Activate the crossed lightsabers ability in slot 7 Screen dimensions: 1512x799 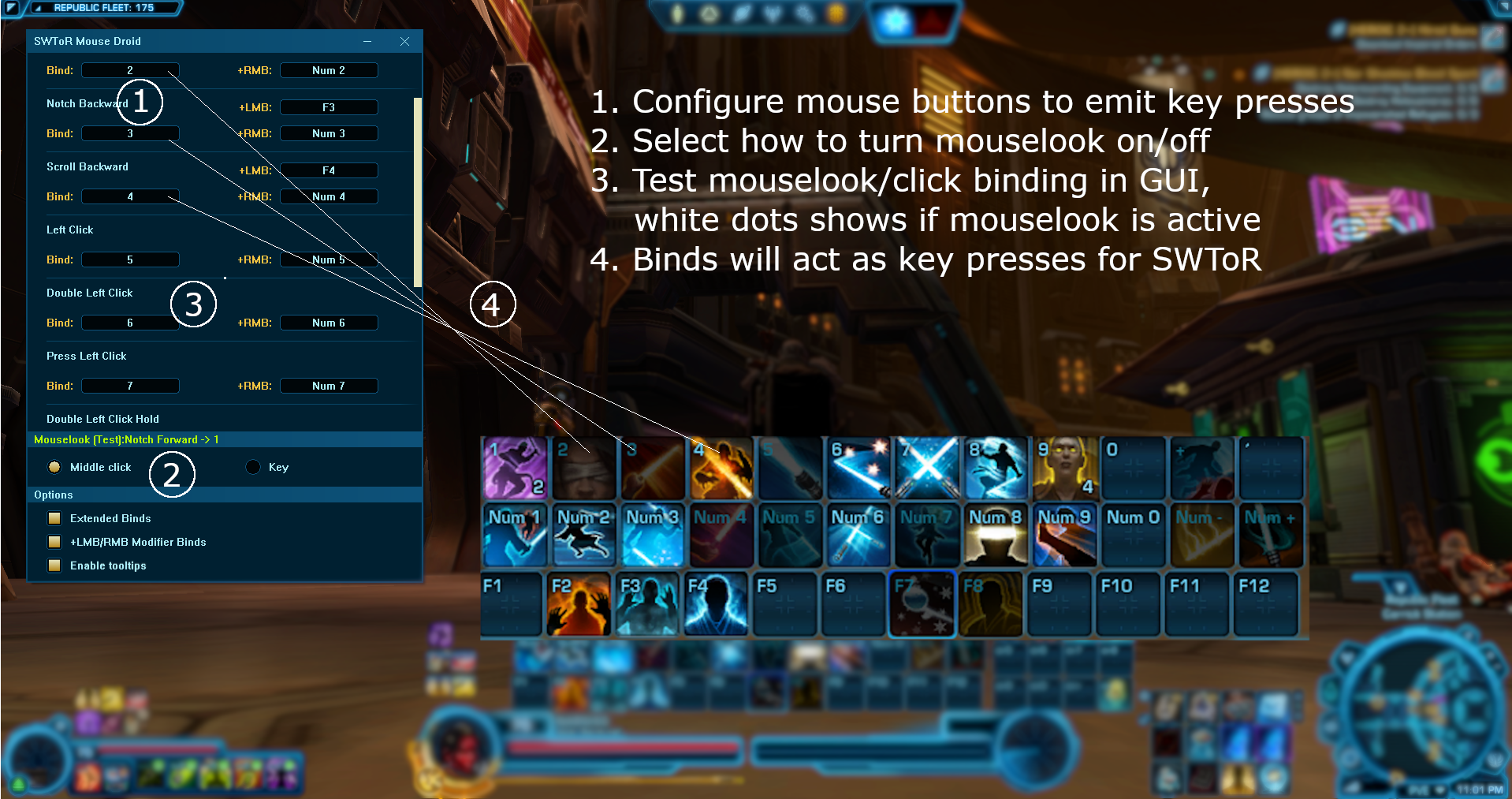pos(926,468)
